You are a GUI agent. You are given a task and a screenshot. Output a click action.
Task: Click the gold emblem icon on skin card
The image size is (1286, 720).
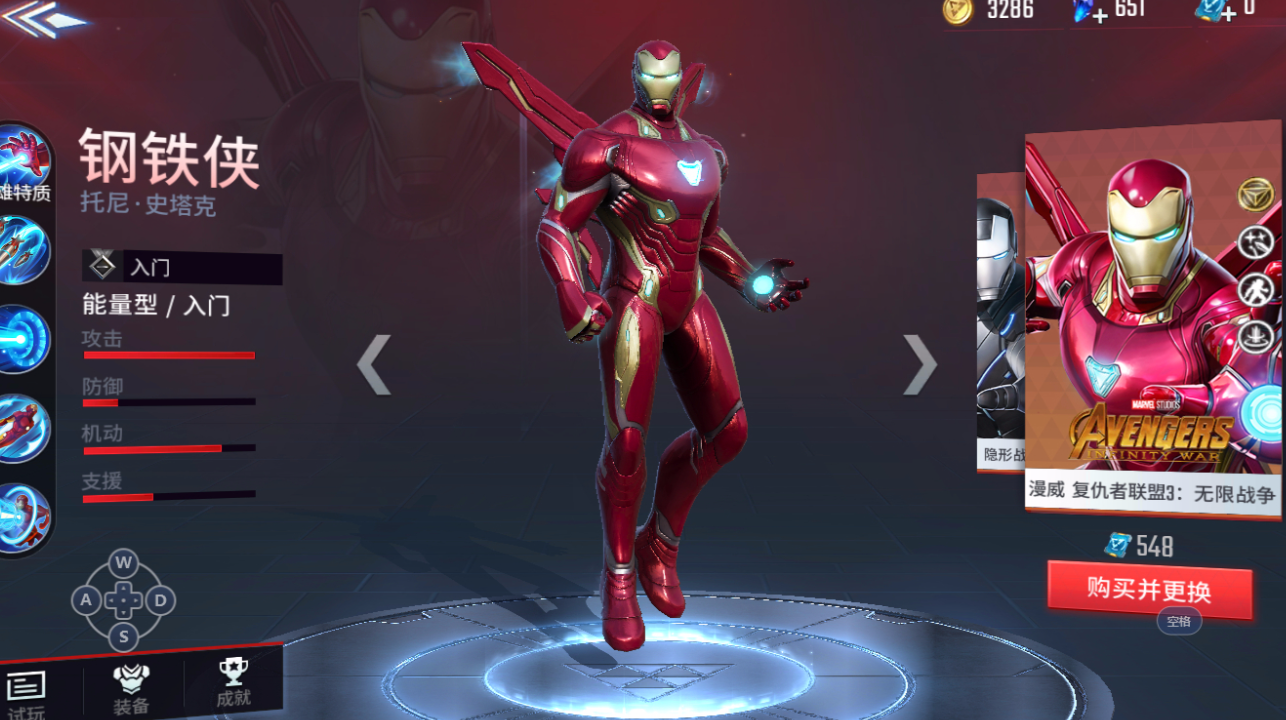pyautogui.click(x=1256, y=194)
